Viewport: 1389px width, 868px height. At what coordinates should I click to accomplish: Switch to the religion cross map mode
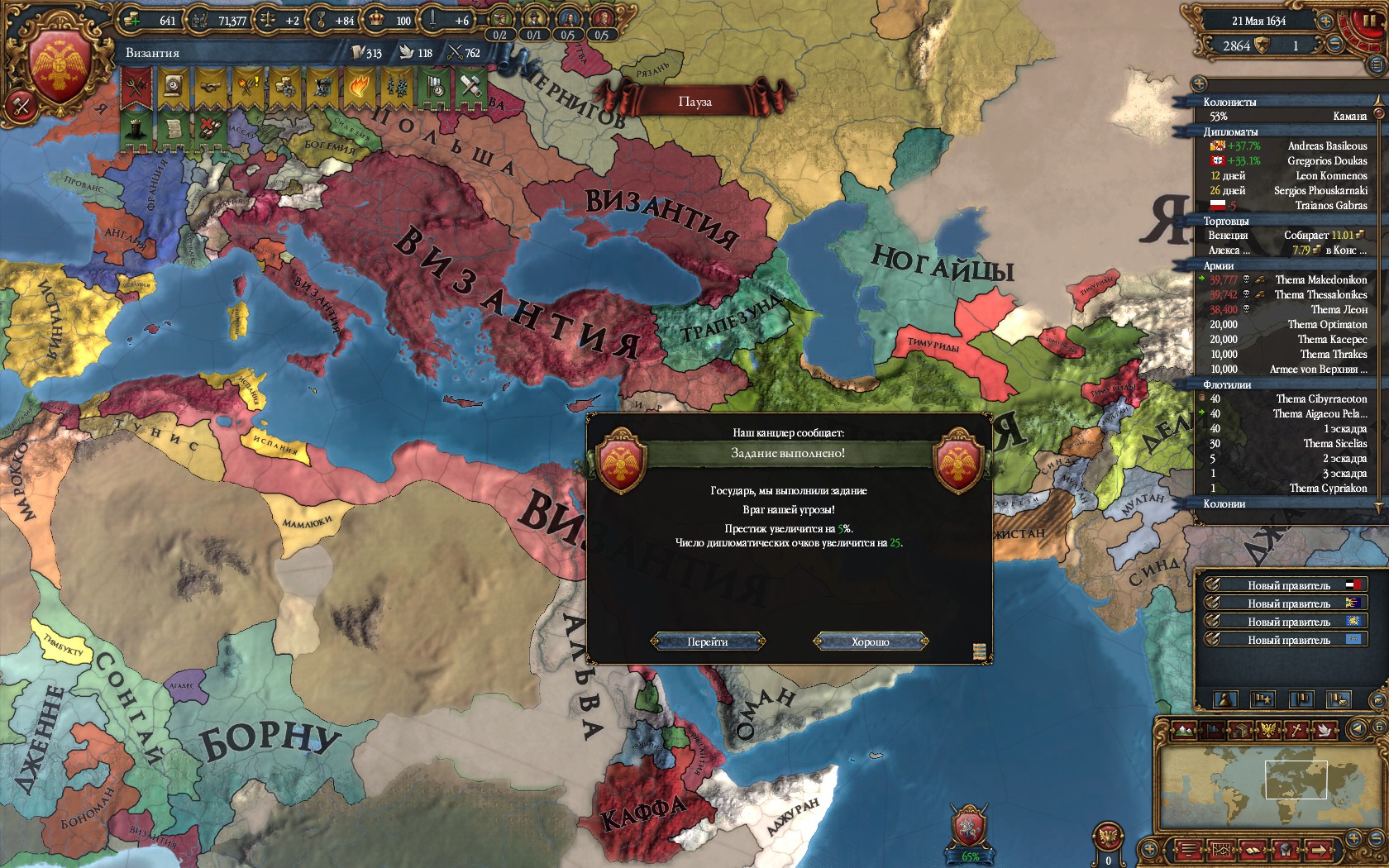pos(1298,730)
